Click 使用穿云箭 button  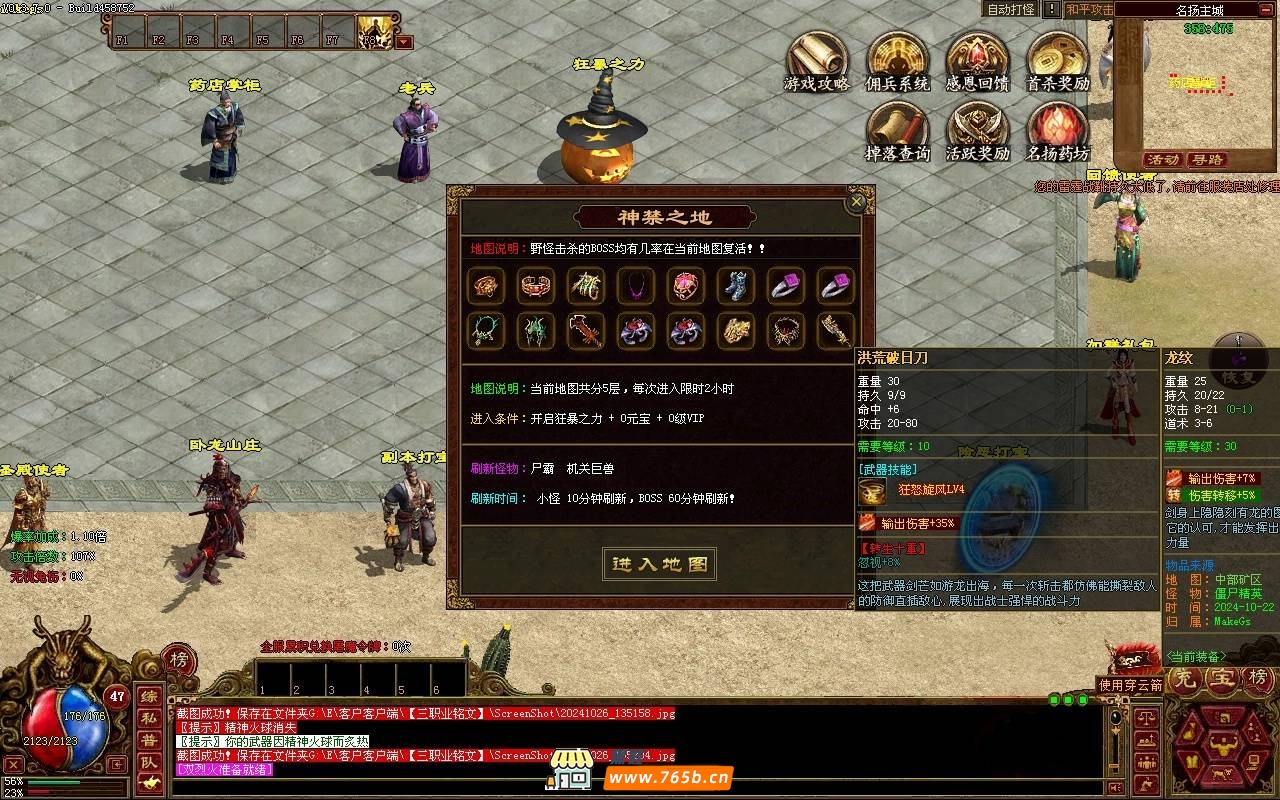[x=1130, y=685]
